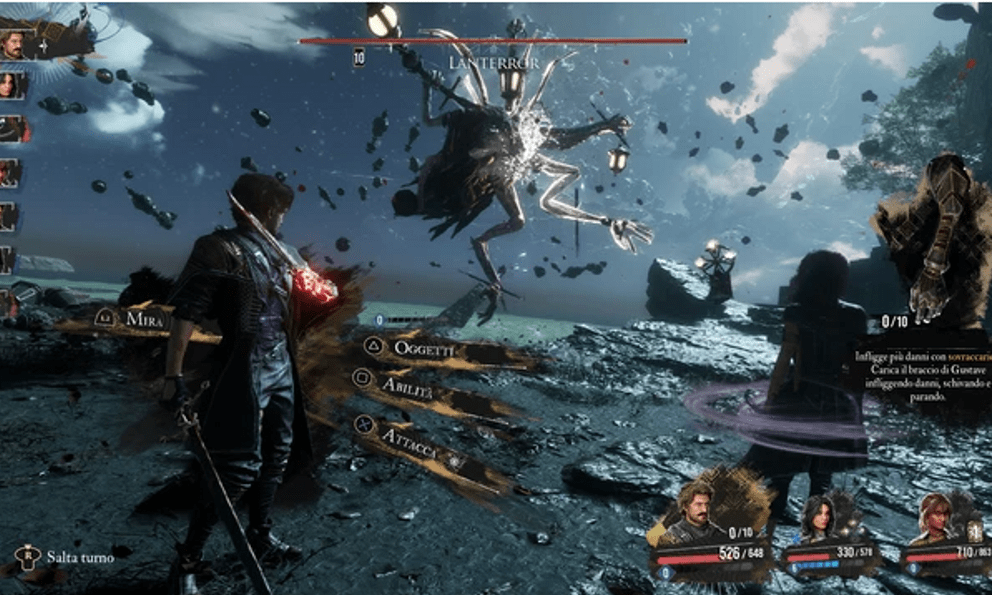
Task: Open the Abilità skill list
Action: [x=408, y=386]
